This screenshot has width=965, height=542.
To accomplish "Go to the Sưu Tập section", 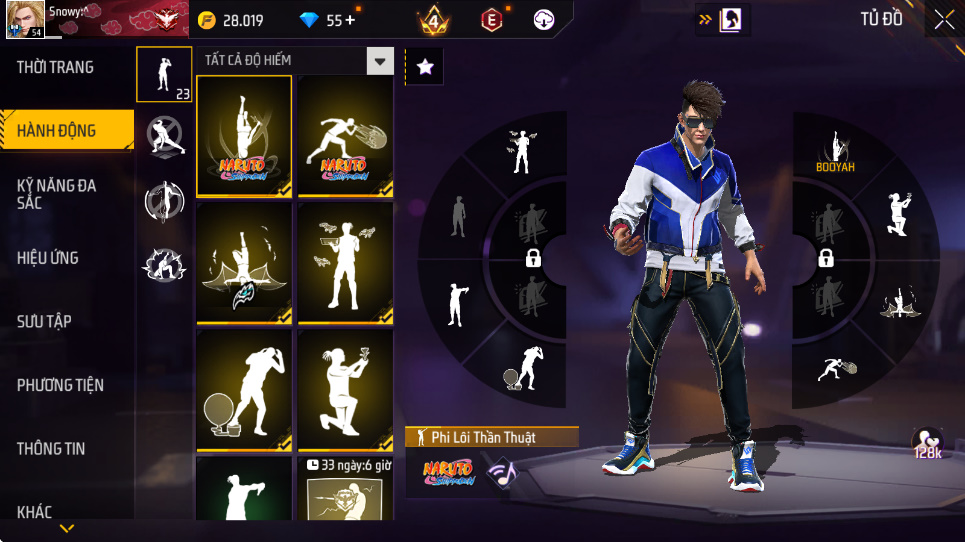I will pos(44,321).
